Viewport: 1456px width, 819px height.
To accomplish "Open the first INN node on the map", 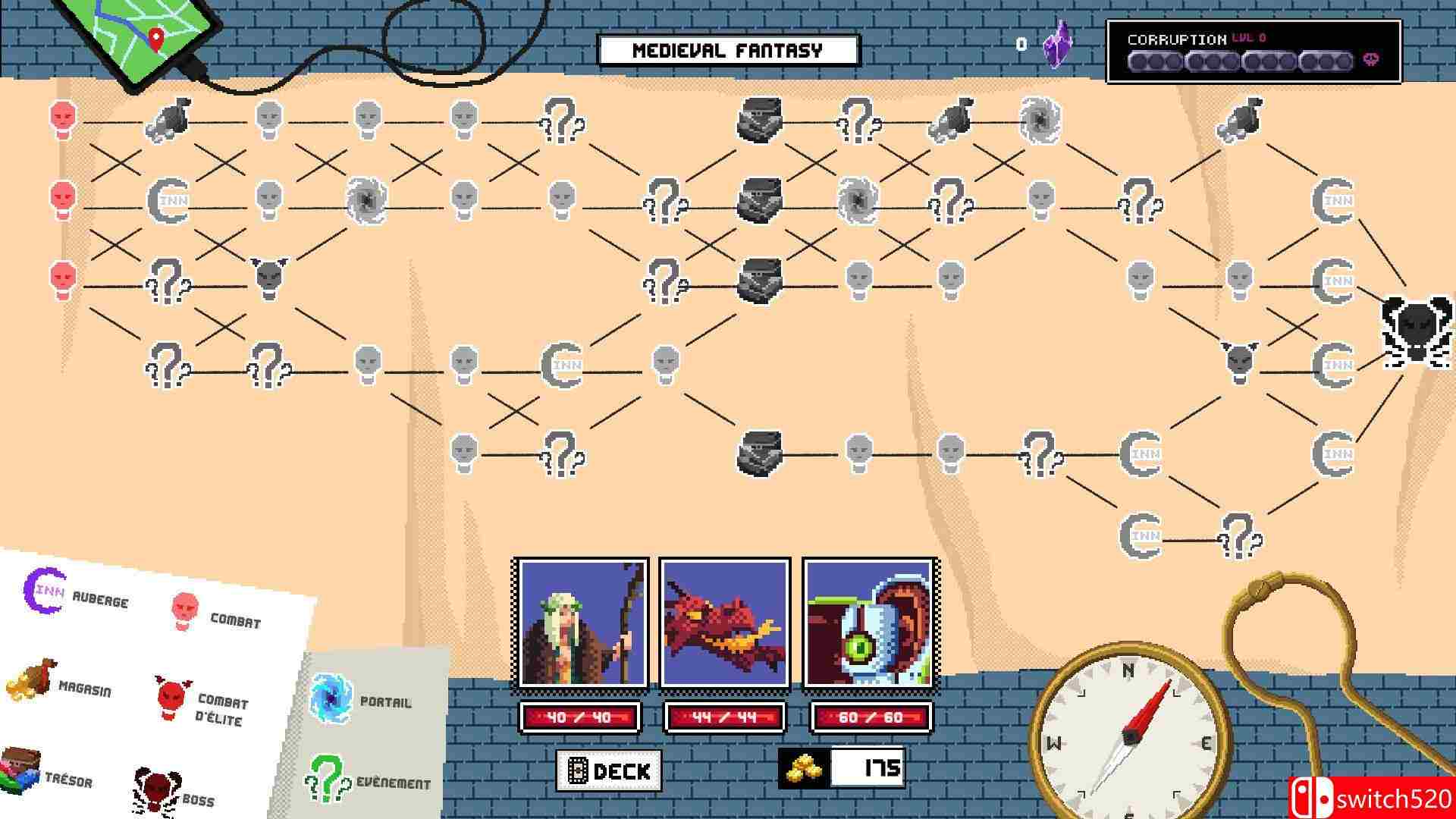I will [168, 201].
